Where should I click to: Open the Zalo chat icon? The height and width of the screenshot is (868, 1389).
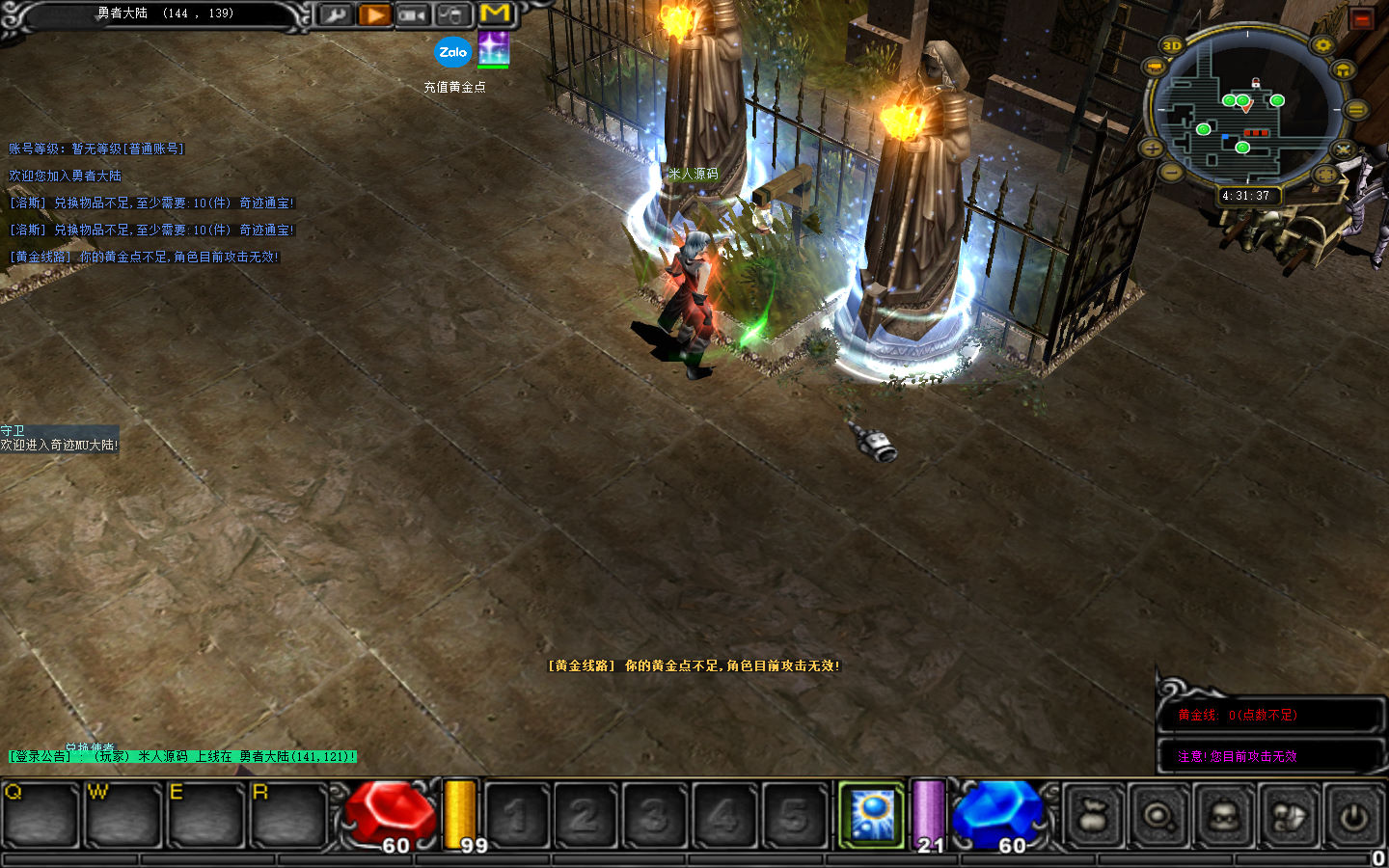pyautogui.click(x=453, y=52)
